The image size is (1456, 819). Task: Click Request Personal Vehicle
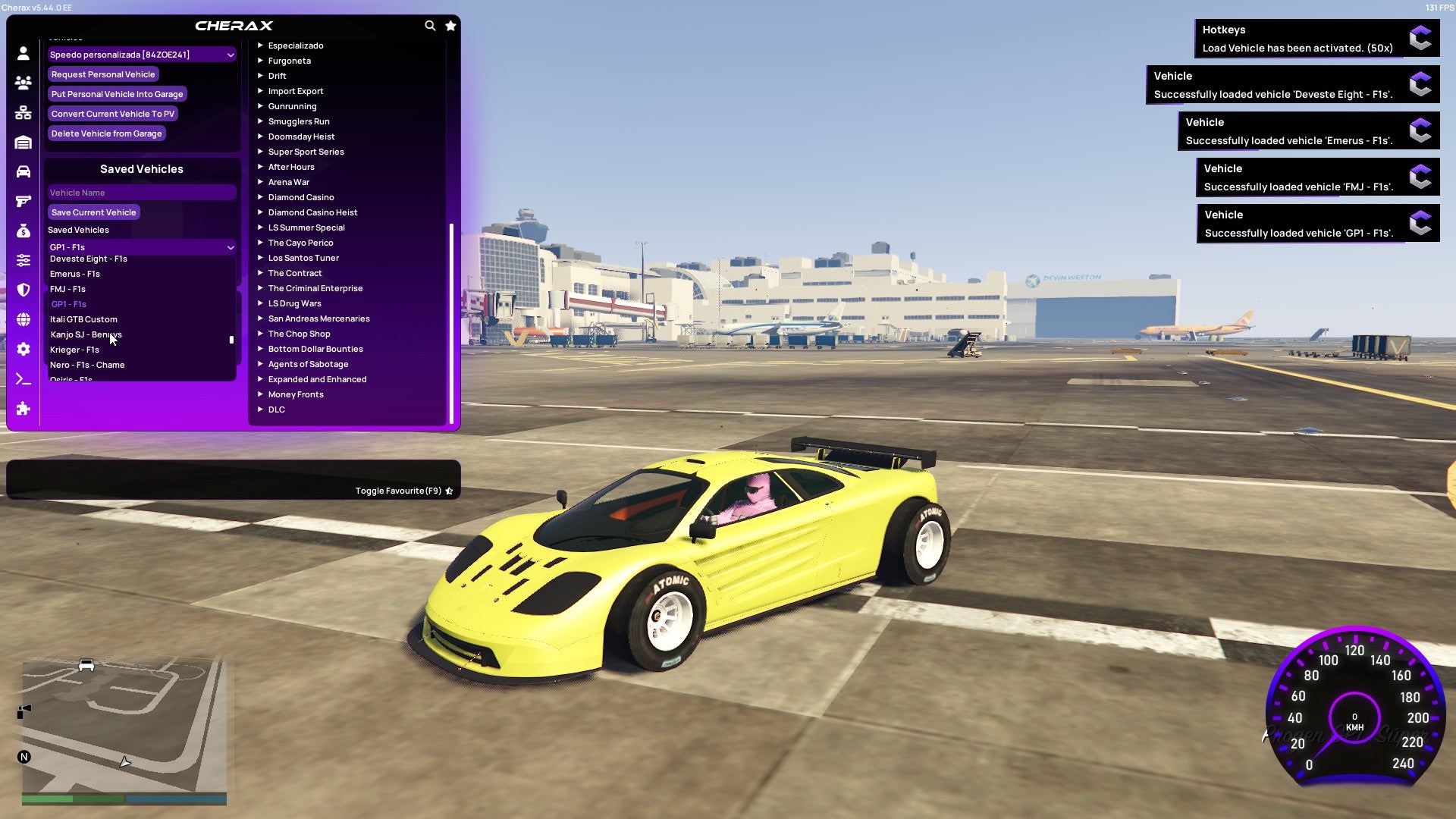(103, 74)
